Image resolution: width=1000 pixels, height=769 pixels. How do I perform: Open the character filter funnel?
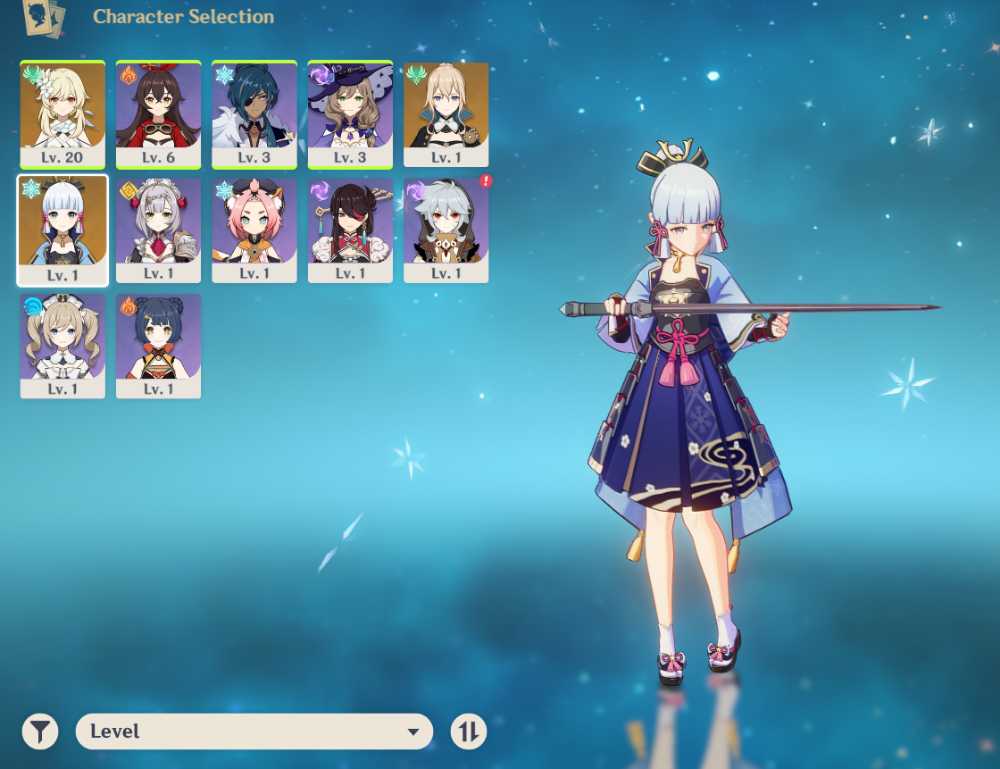[x=40, y=732]
